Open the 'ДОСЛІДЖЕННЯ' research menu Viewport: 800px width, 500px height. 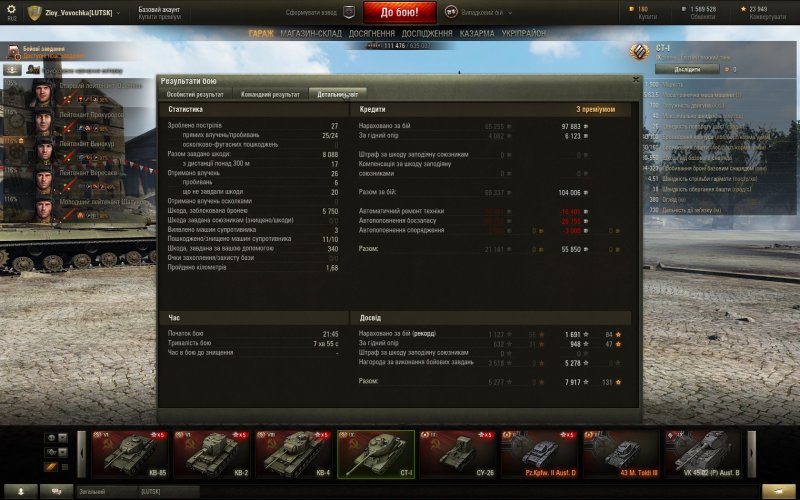[428, 33]
